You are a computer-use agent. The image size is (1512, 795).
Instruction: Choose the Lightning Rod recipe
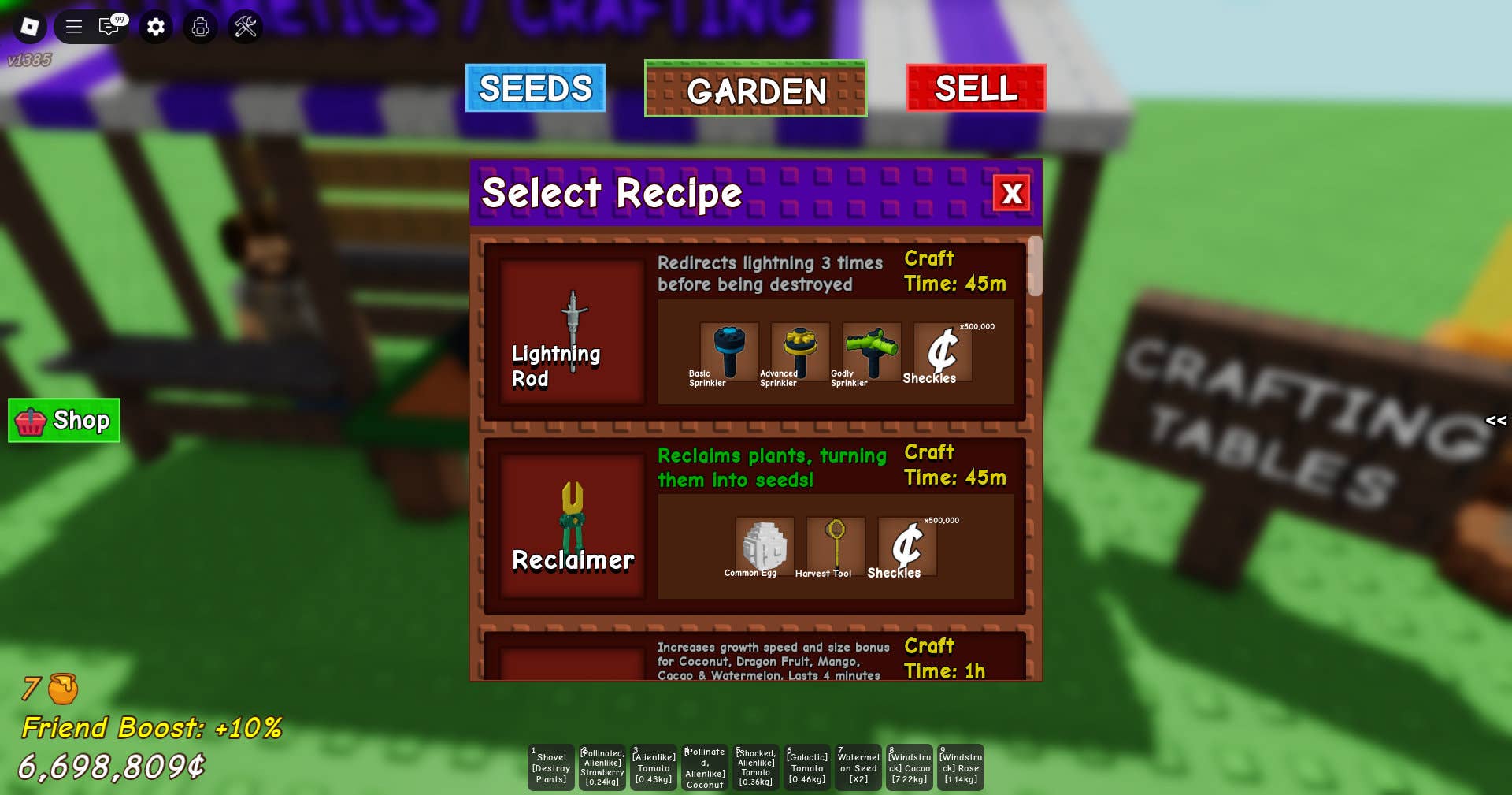573,332
